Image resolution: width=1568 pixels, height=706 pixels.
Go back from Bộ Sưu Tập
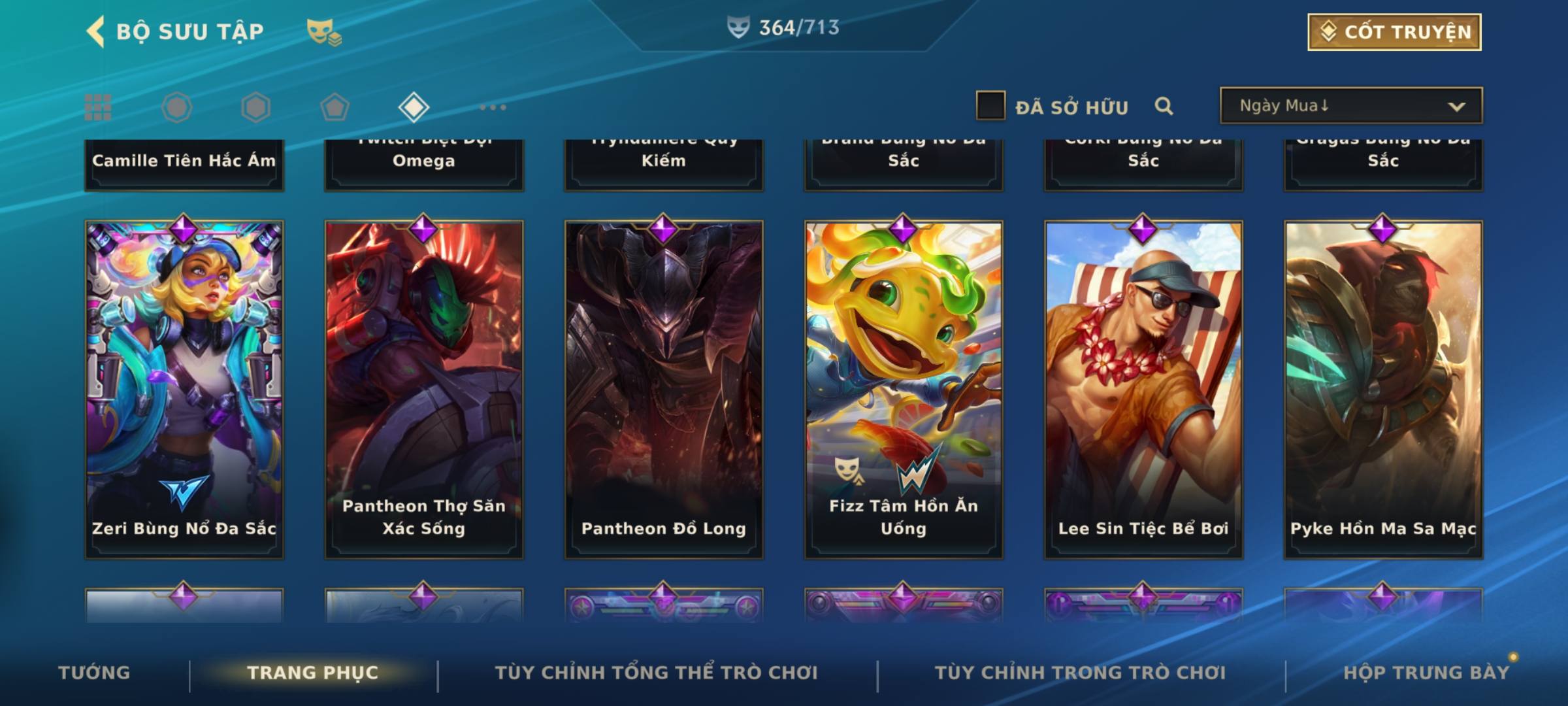(96, 31)
